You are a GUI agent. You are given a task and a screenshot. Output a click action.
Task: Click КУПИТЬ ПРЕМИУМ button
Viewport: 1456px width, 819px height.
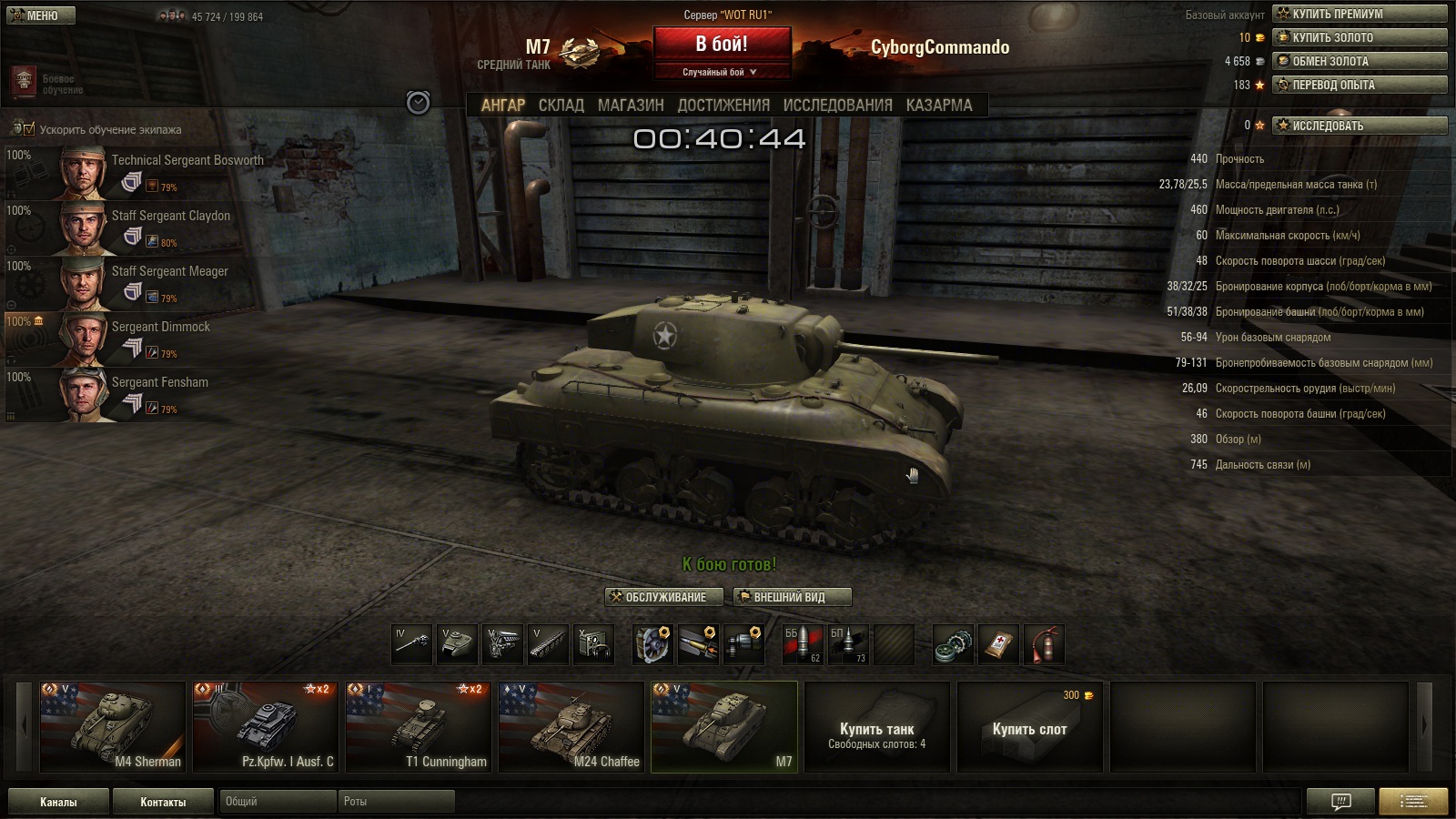pos(1360,14)
